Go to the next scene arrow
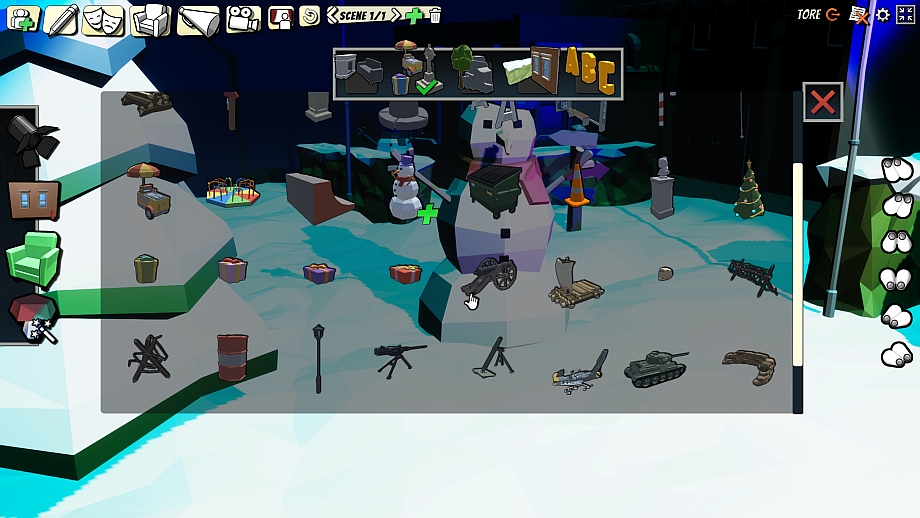920x518 pixels. [x=396, y=15]
